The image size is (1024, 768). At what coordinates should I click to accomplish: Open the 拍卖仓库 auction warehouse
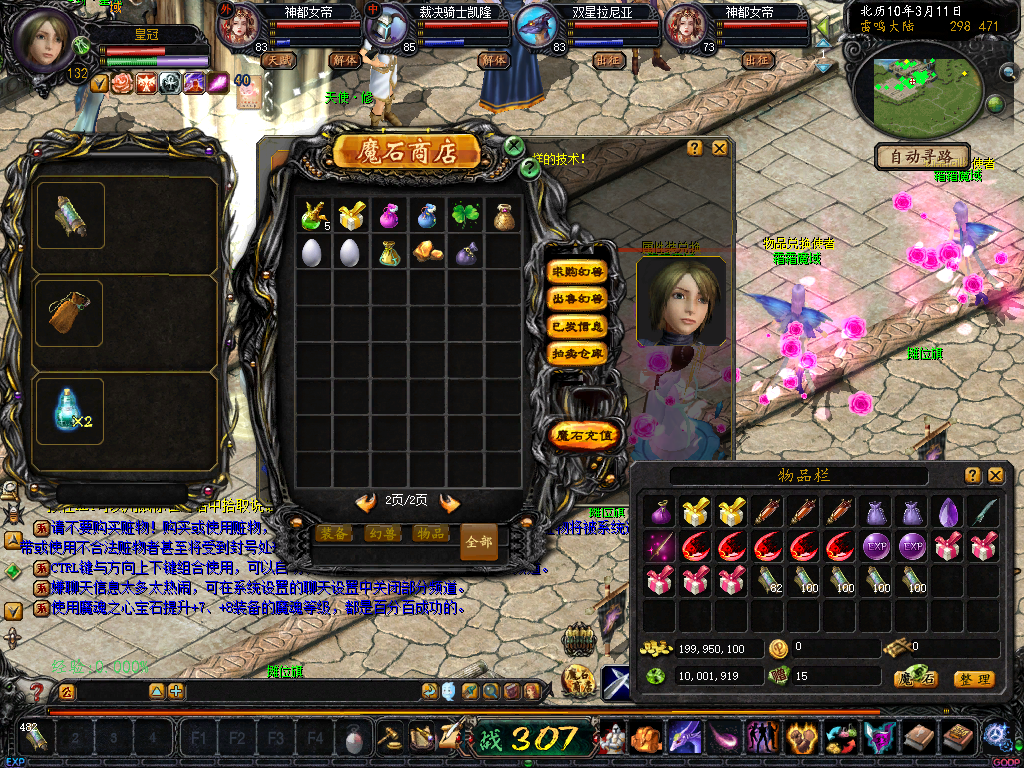point(578,353)
